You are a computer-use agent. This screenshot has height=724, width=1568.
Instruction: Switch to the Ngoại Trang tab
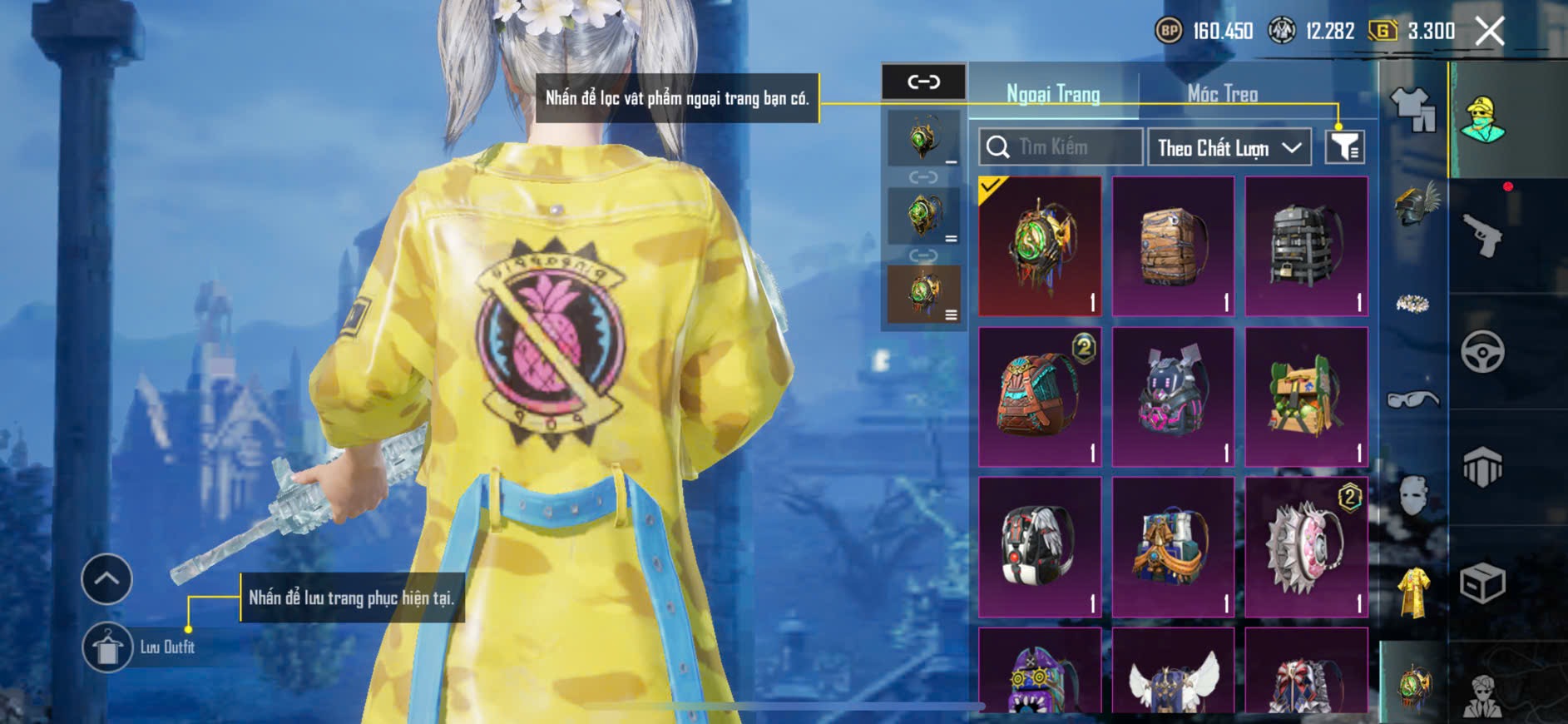[x=1053, y=94]
